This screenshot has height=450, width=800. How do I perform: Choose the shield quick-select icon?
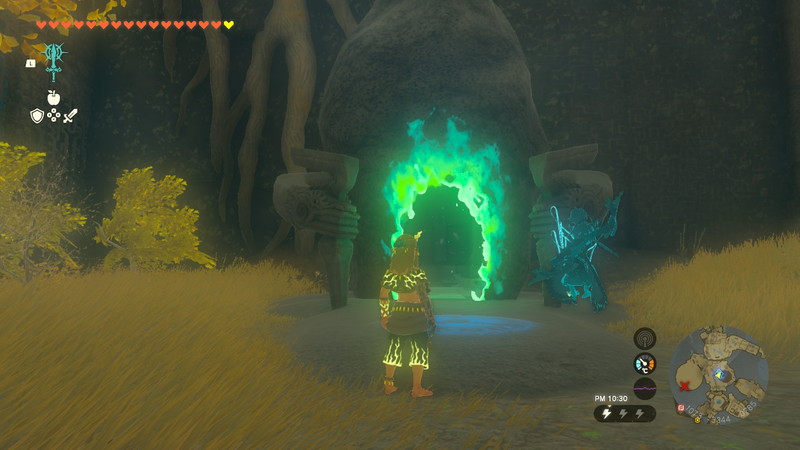pos(37,116)
